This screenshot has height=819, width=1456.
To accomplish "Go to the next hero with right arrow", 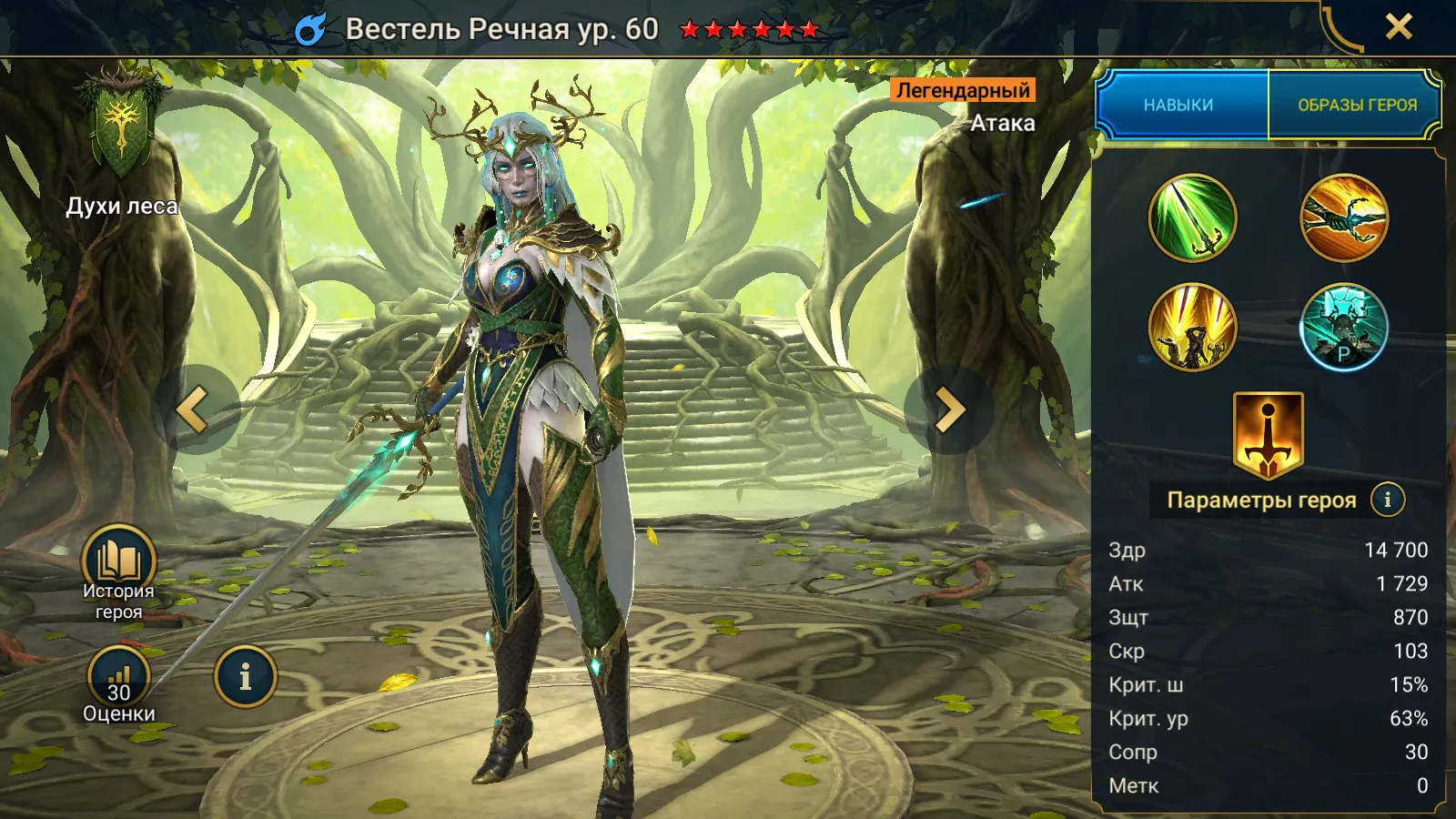I will pyautogui.click(x=948, y=409).
